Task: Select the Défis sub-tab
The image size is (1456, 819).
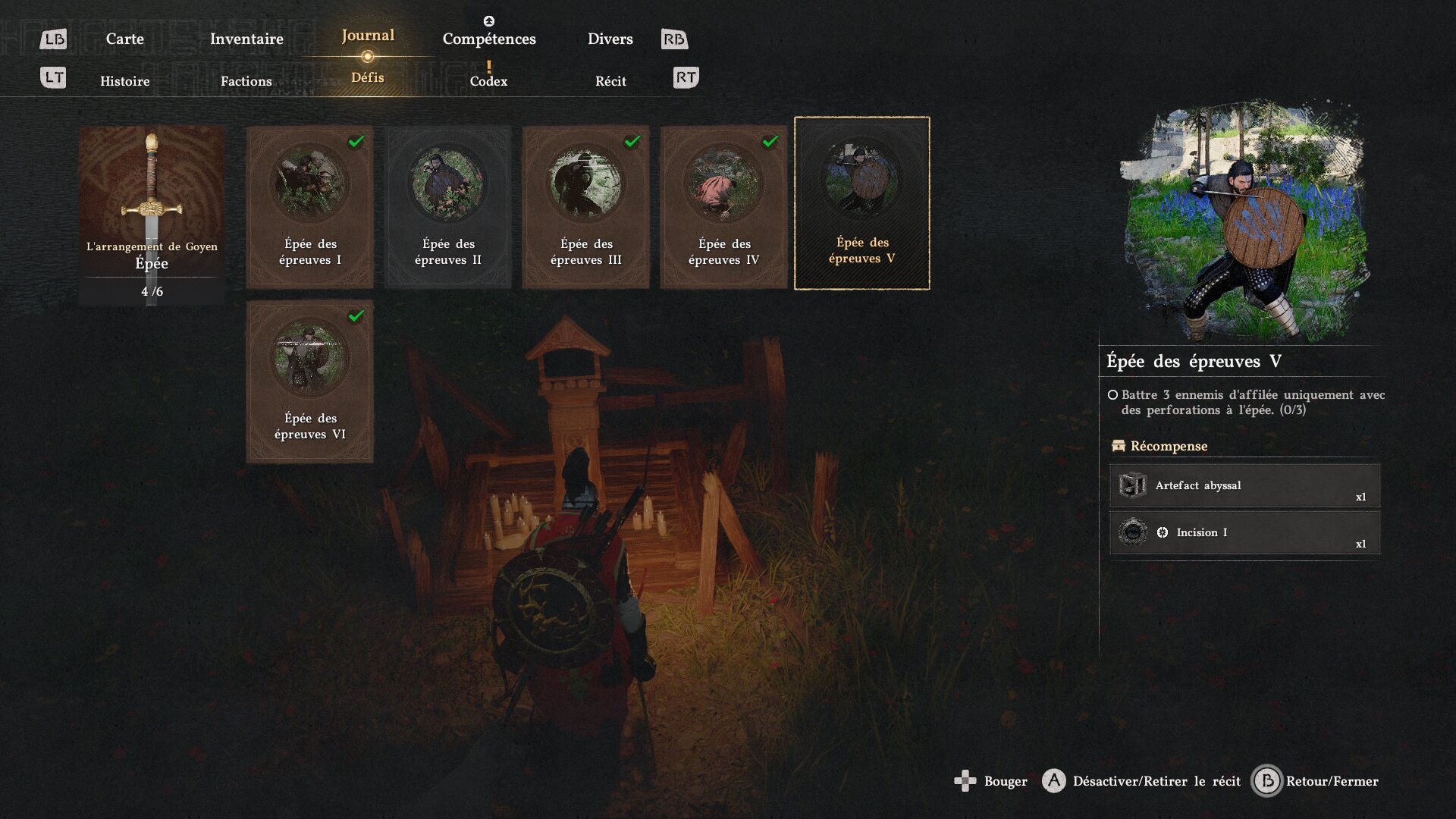Action: [x=368, y=77]
